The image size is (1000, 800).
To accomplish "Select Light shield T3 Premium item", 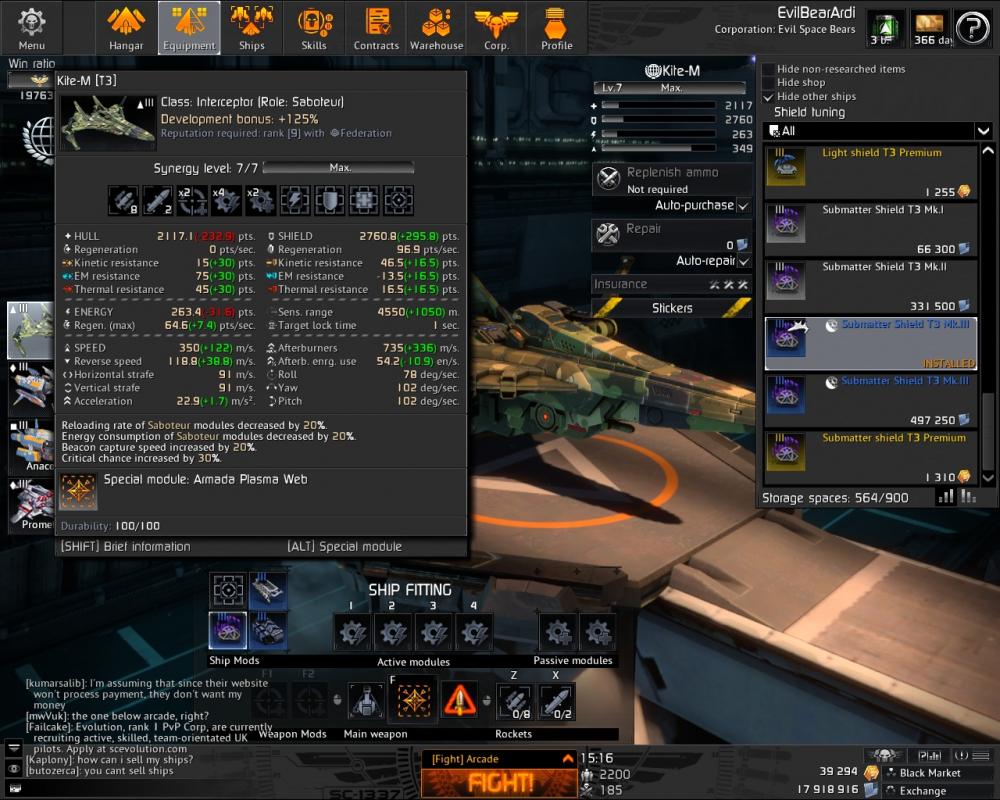I will pos(870,172).
